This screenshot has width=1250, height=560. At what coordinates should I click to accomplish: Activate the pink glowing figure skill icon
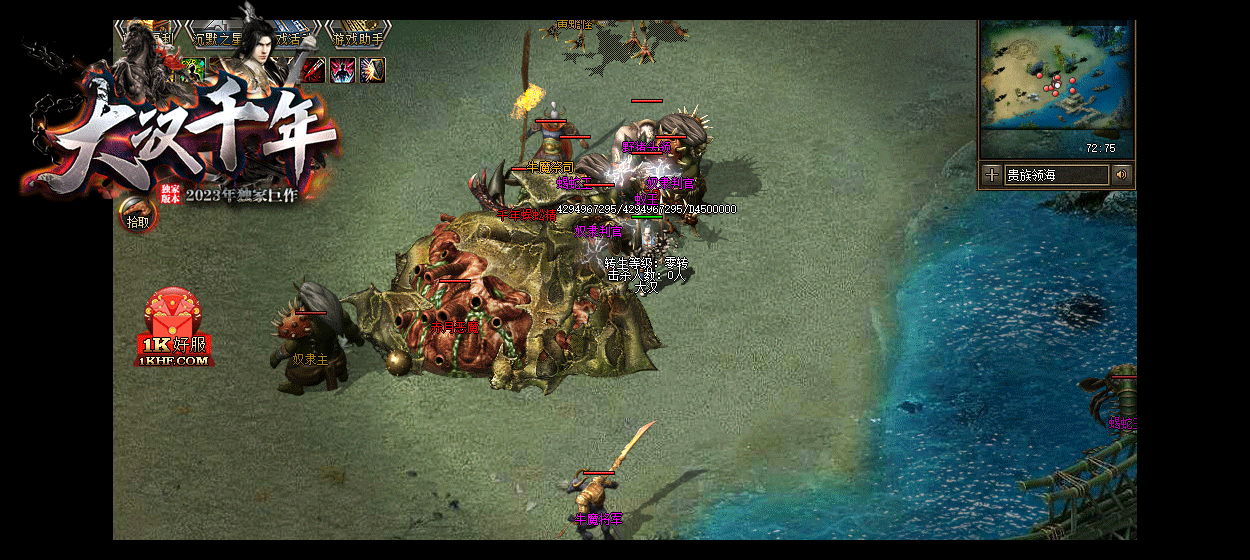343,70
